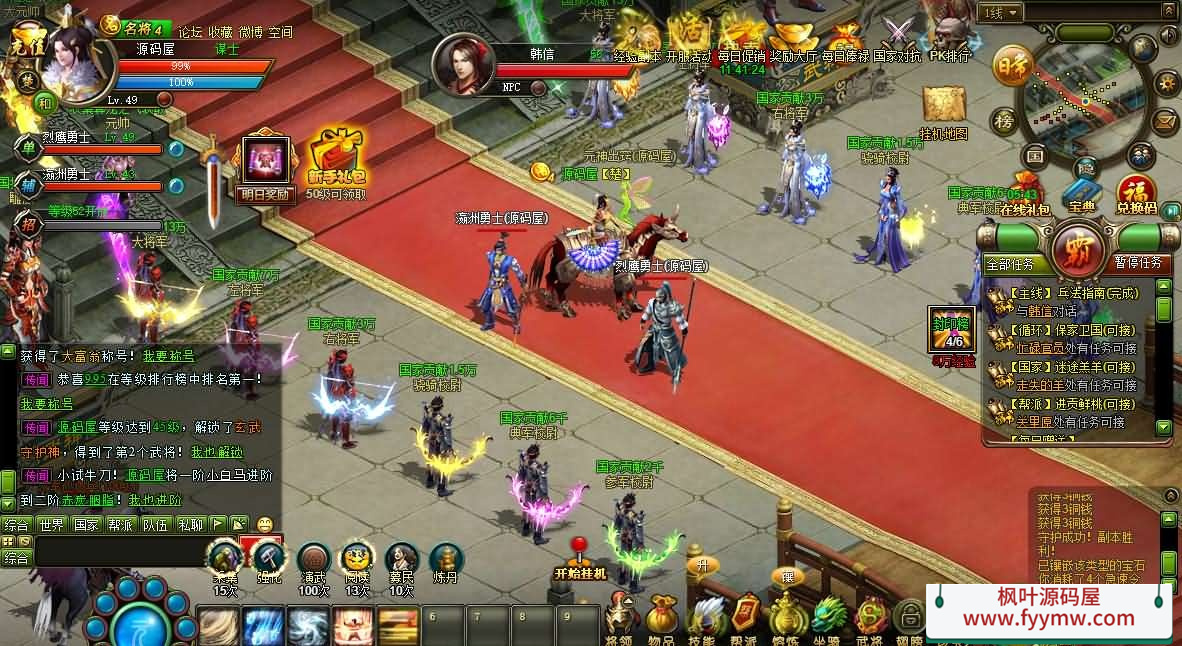Image resolution: width=1182 pixels, height=646 pixels.
Task: Open the 兑换码 redeem code icon
Action: (x=1136, y=193)
